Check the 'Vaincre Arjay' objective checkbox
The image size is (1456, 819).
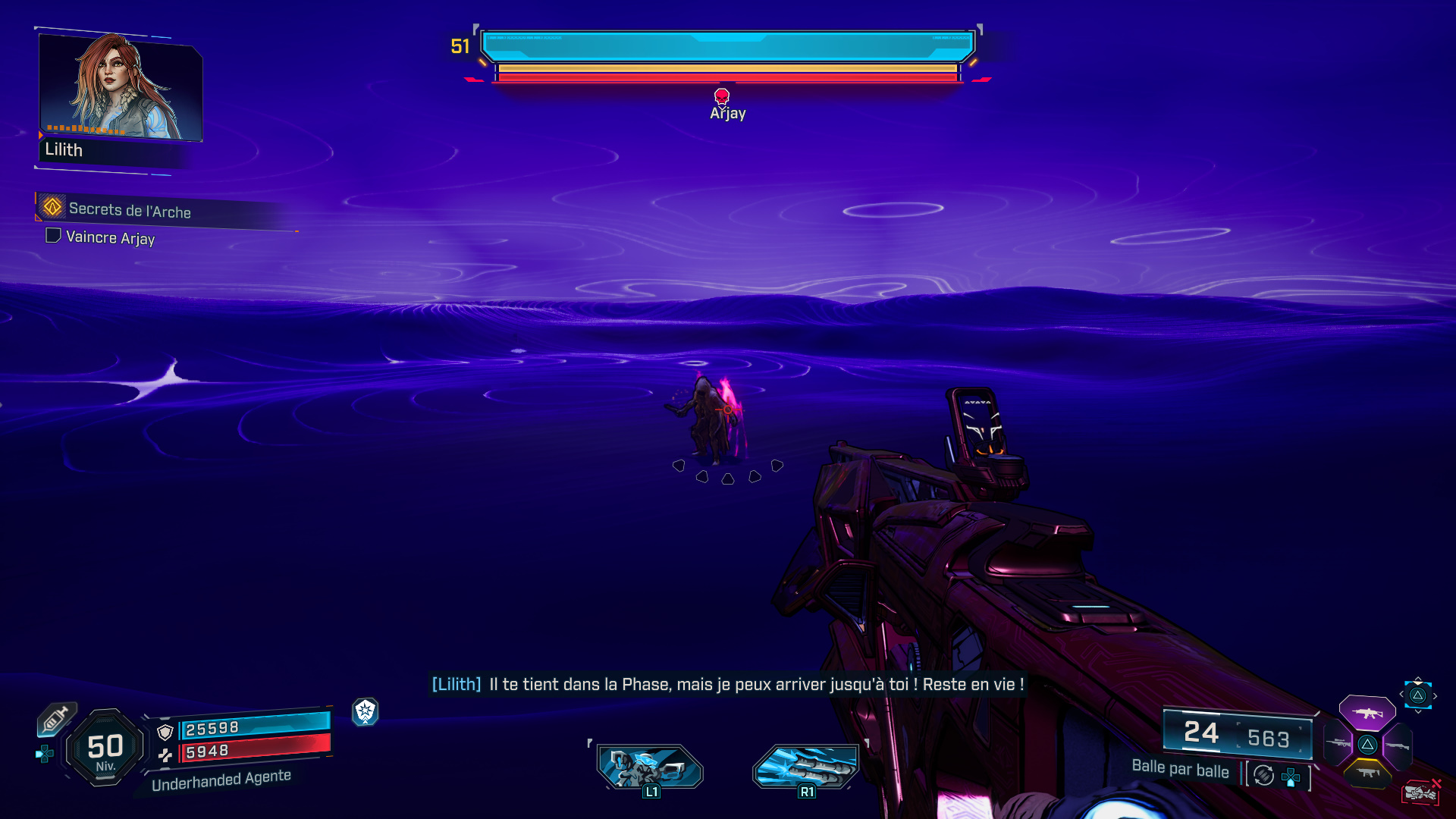pyautogui.click(x=53, y=236)
